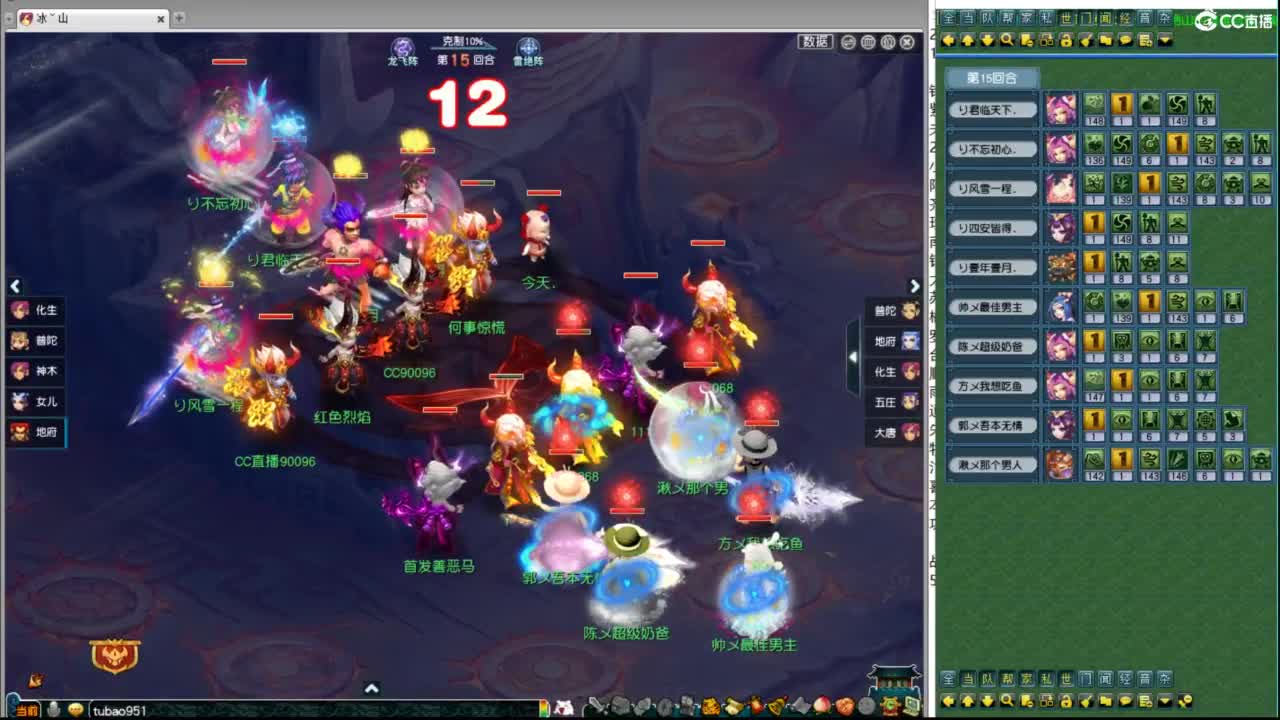
Task: Collapse the battle panel using the ^ arrow
Action: tap(372, 689)
